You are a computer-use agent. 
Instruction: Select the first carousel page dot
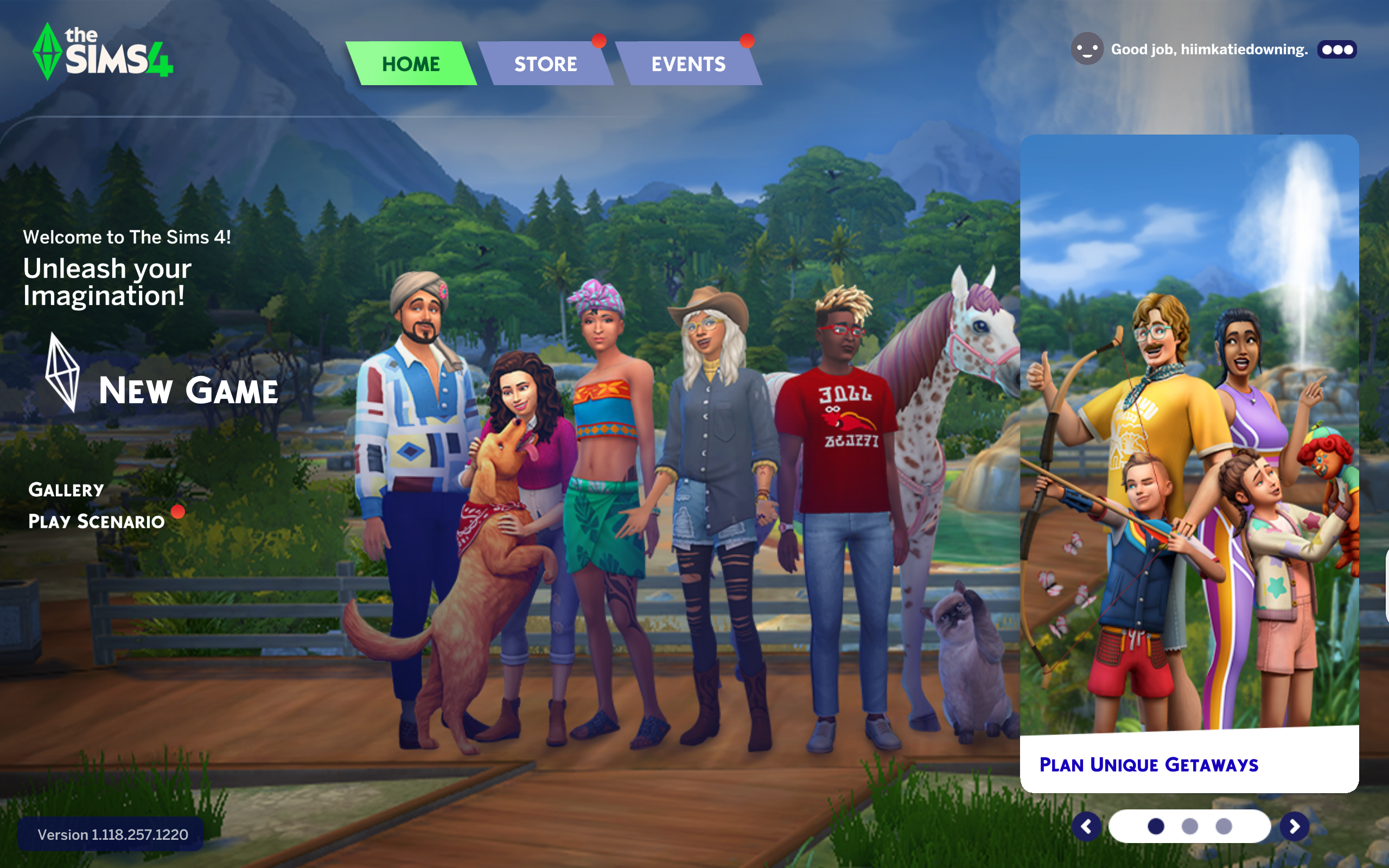pyautogui.click(x=1156, y=827)
